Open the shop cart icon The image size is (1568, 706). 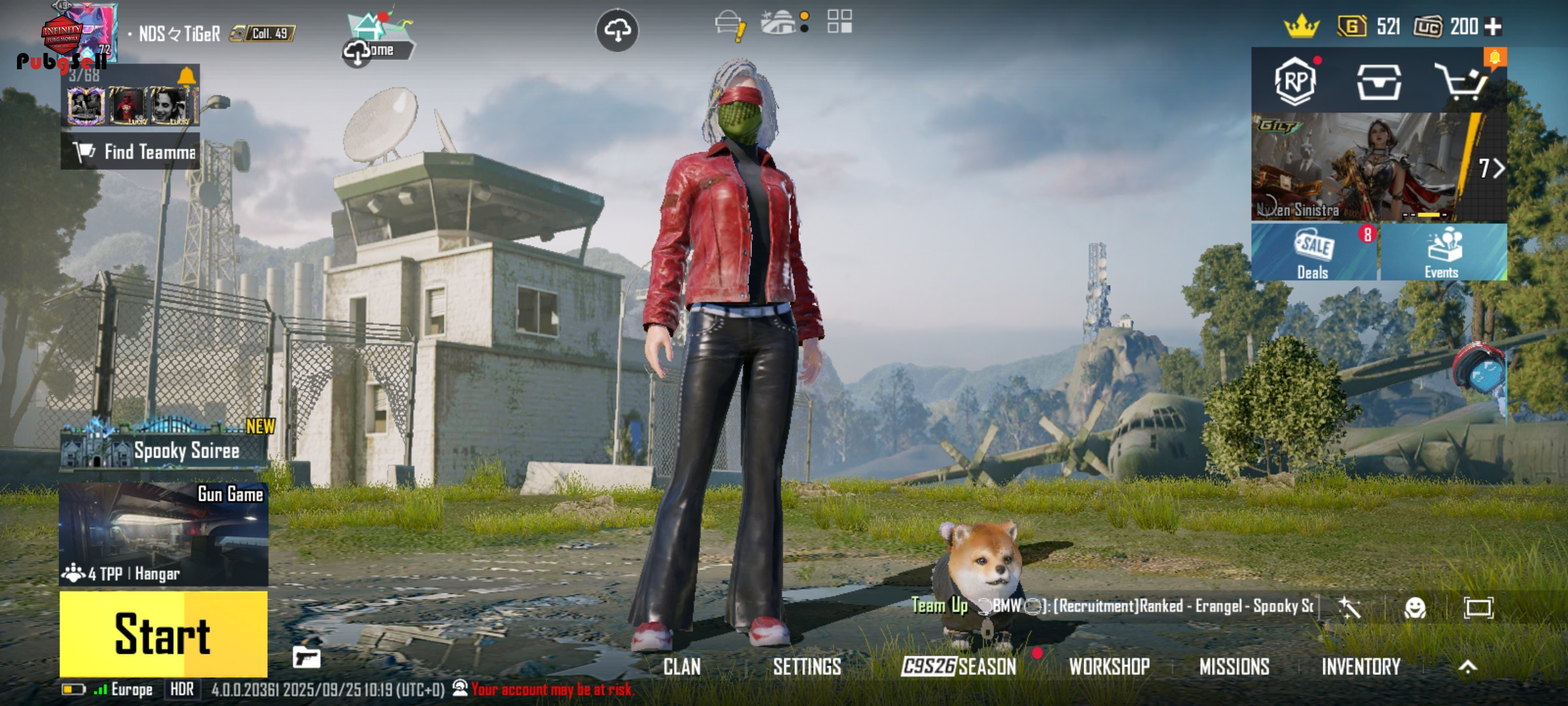[x=1461, y=82]
